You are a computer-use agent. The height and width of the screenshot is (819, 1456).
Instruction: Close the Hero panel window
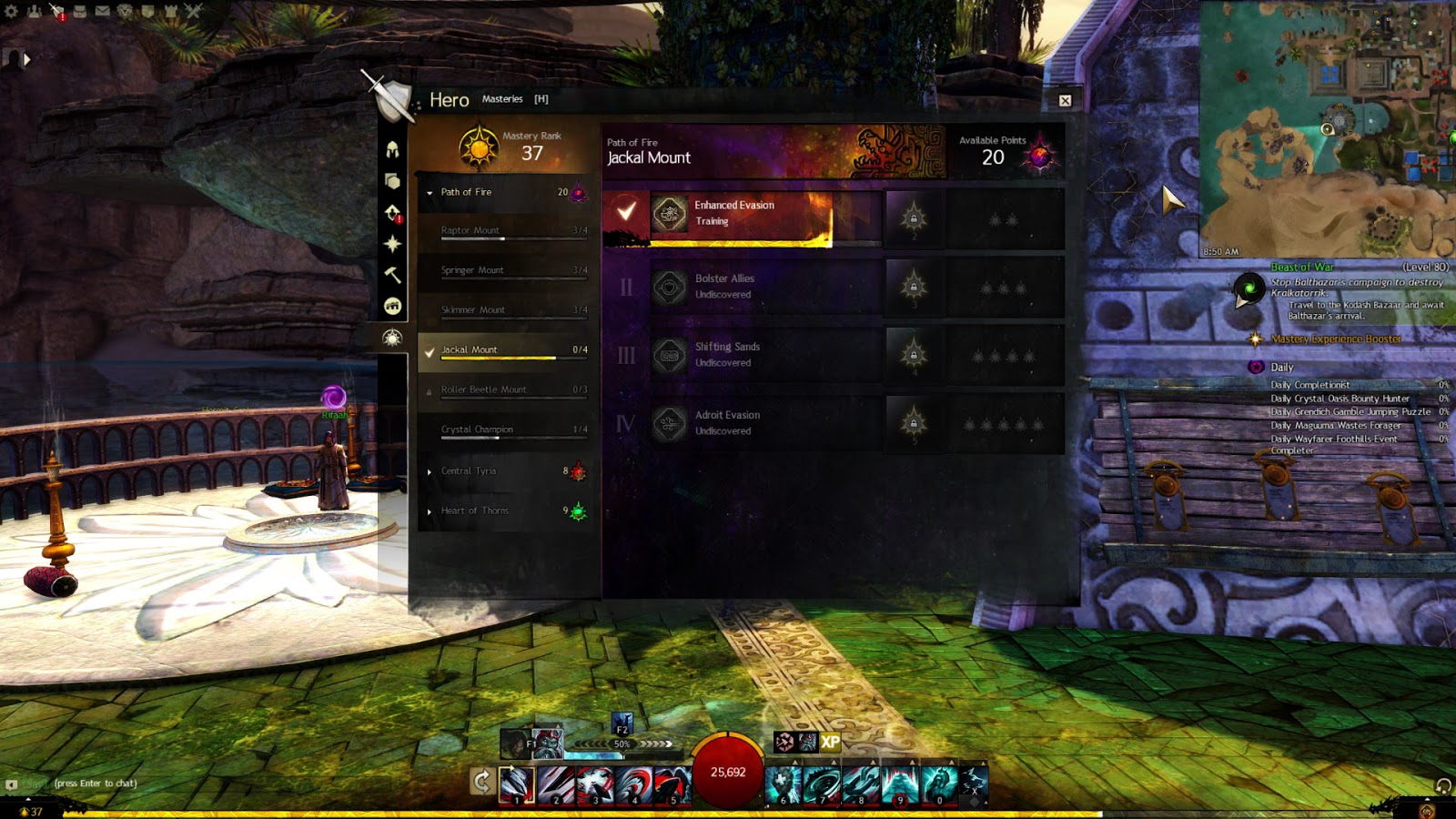(1065, 101)
